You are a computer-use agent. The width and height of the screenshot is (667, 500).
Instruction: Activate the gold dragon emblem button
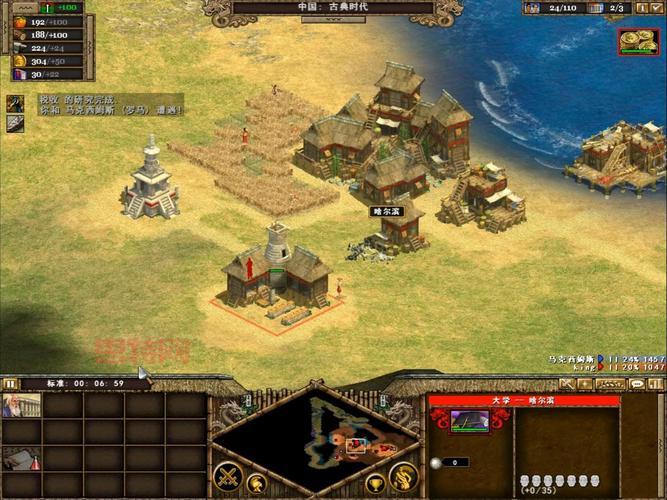tap(403, 476)
